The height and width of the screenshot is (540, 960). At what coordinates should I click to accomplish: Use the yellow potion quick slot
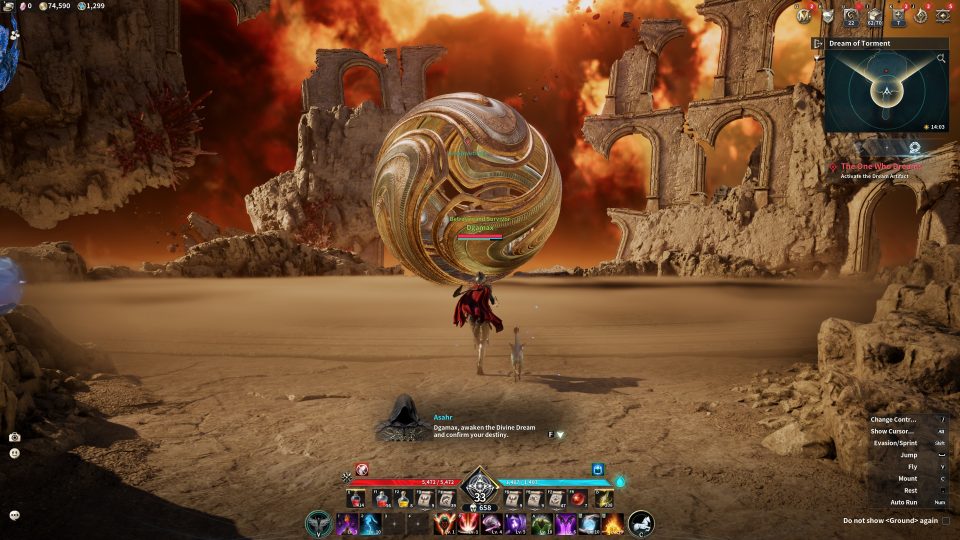click(404, 498)
